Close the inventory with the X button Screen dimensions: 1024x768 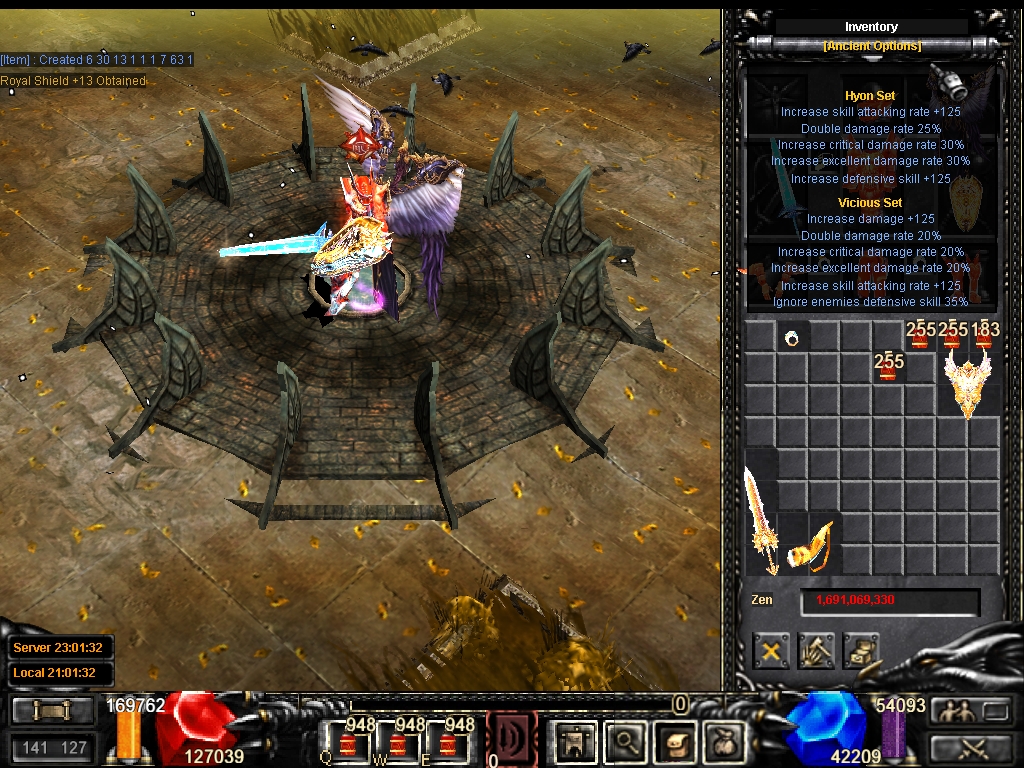point(771,651)
